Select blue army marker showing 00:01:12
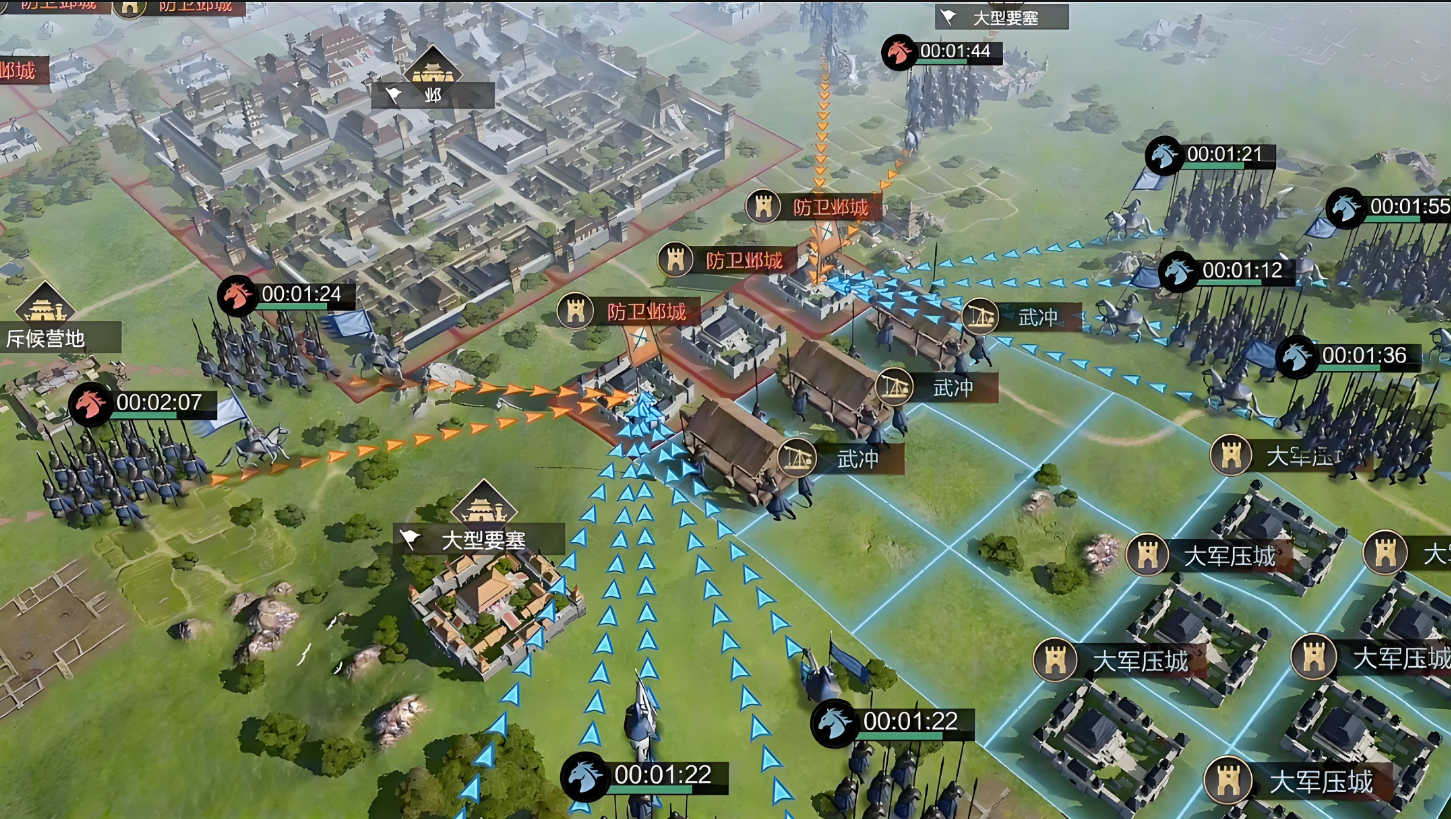 click(1179, 271)
